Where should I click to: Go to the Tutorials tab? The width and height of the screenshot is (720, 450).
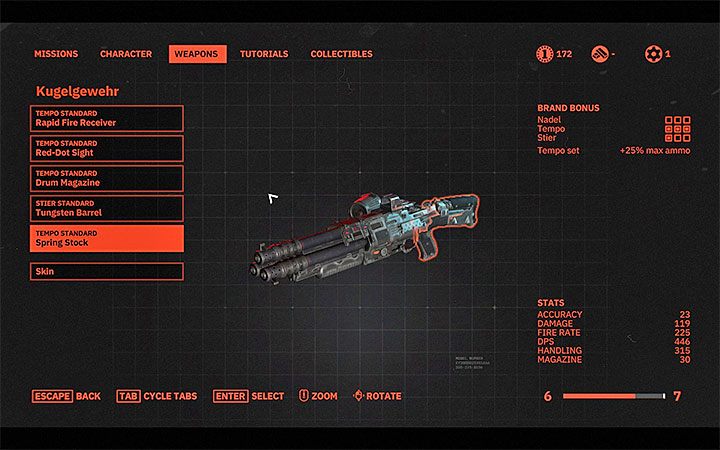[264, 54]
